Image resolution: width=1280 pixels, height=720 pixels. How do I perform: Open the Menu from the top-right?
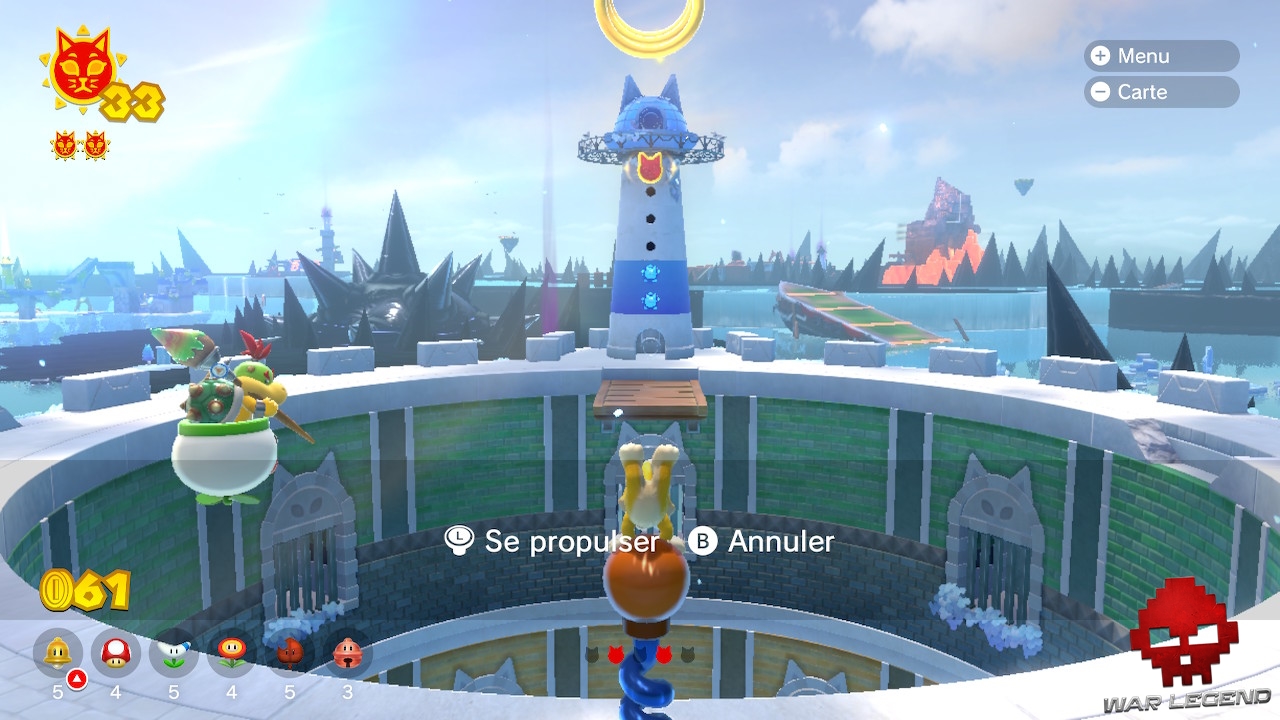click(x=1160, y=56)
